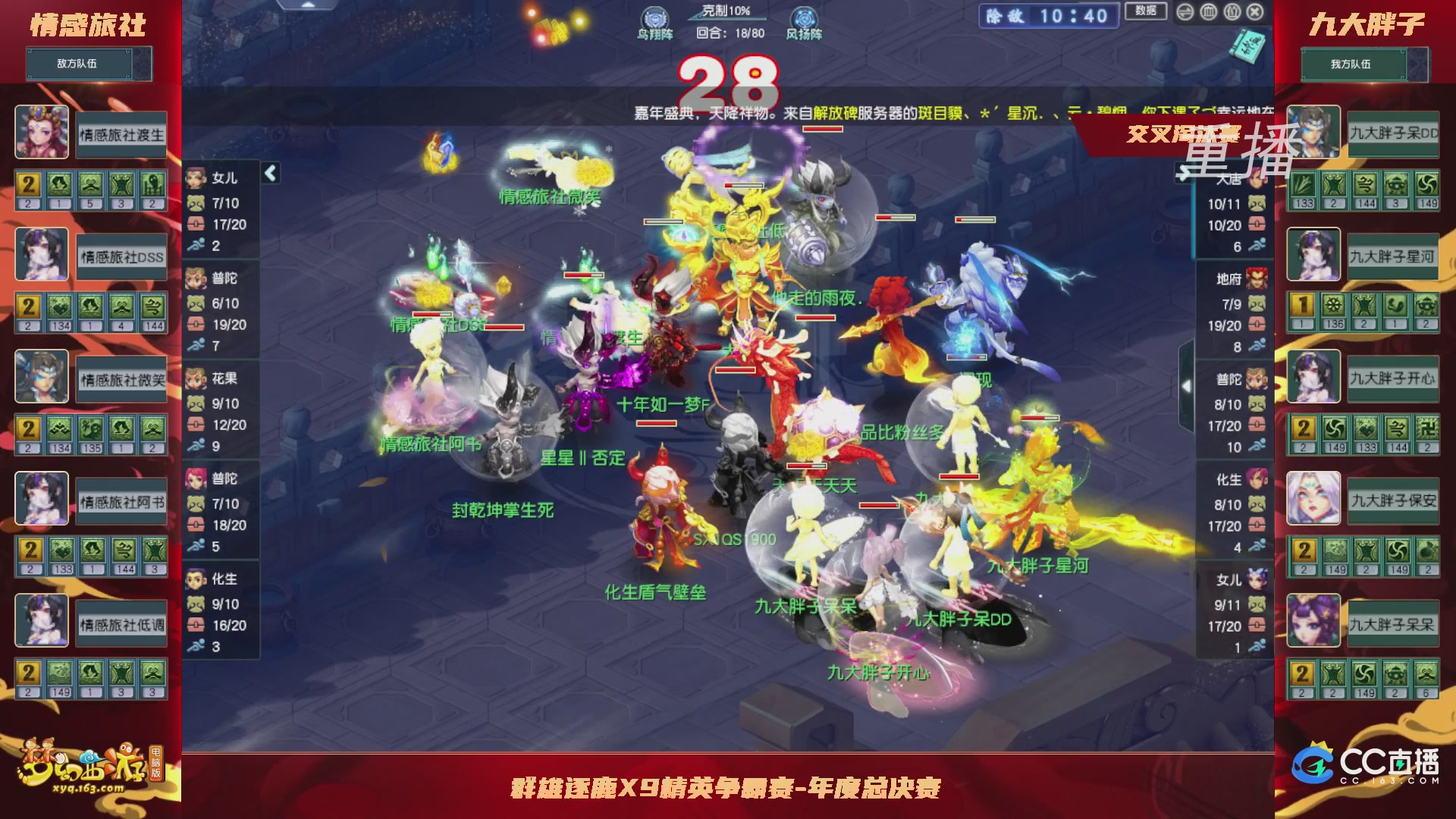Select 九大胖子保安's avatar portrait

pos(1313,499)
